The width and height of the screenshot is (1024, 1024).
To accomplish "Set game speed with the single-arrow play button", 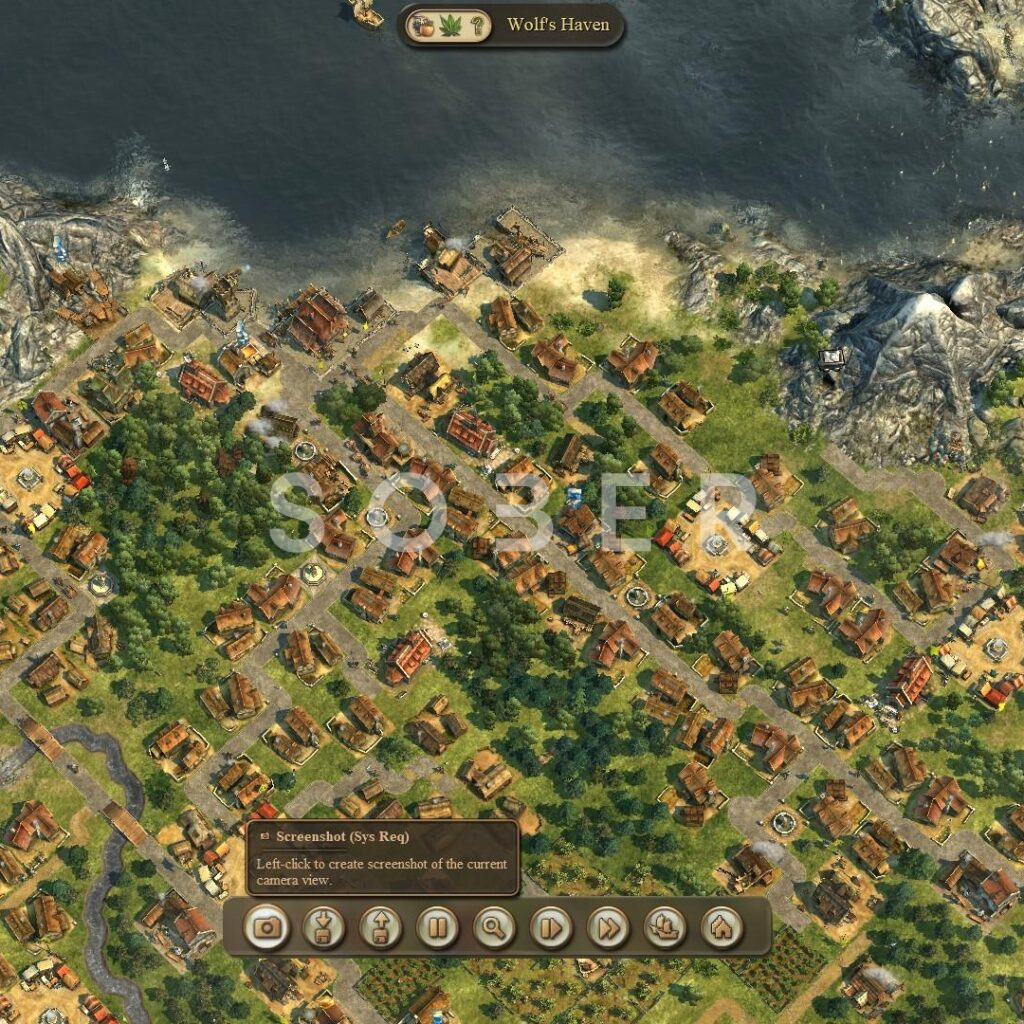I will coord(551,927).
